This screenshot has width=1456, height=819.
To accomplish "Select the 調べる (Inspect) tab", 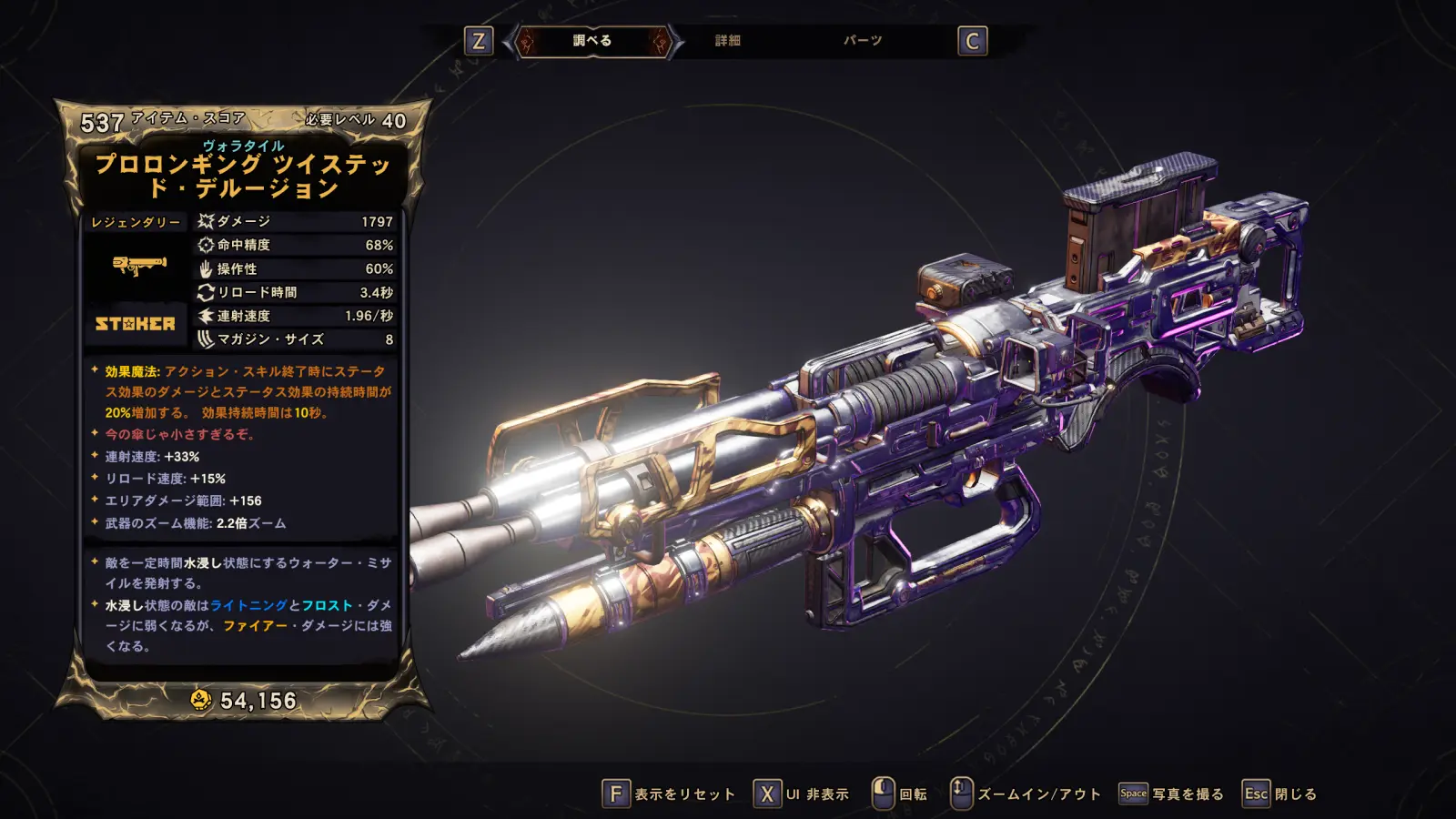I will 592,41.
